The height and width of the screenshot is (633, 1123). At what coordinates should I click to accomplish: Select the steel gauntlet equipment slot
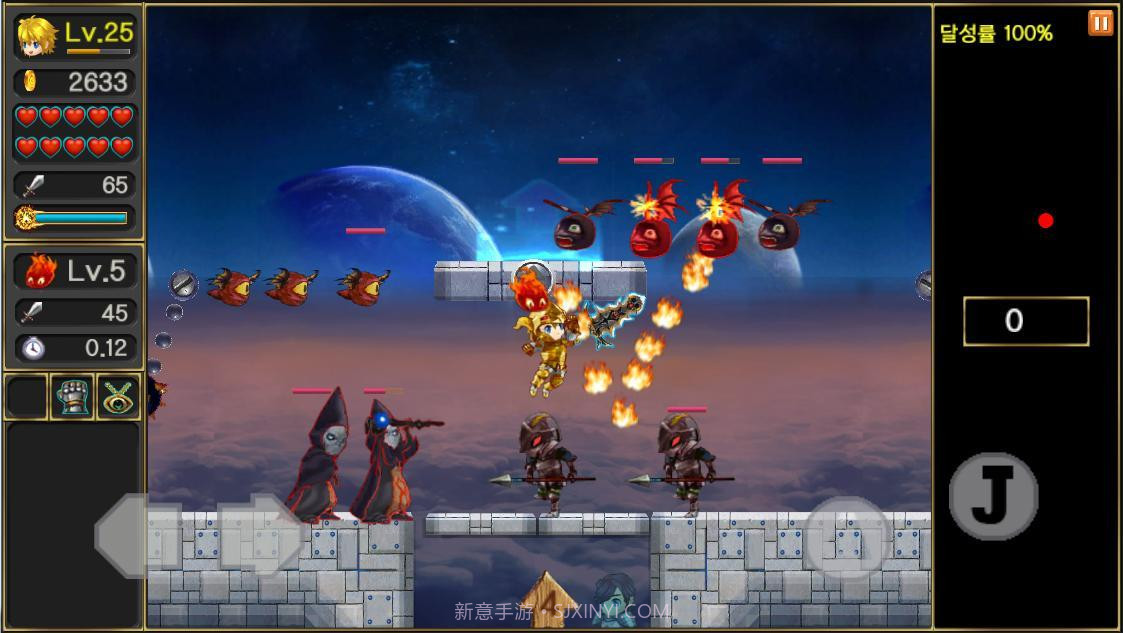click(72, 397)
